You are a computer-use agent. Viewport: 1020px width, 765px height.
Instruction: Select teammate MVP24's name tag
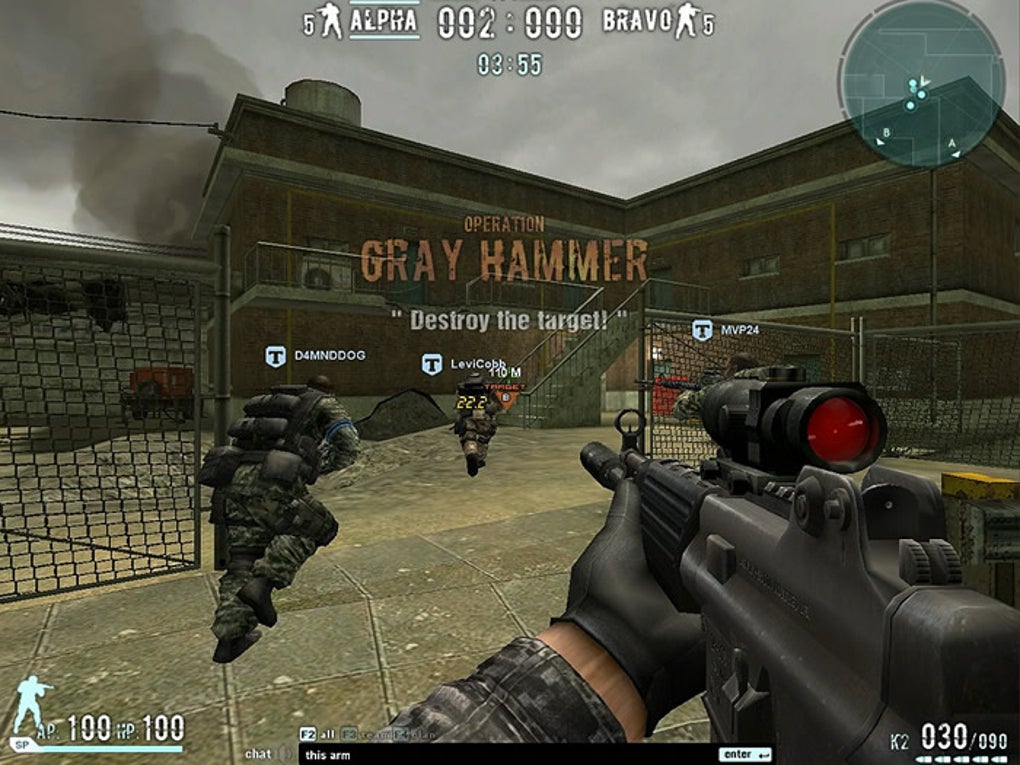[x=729, y=329]
